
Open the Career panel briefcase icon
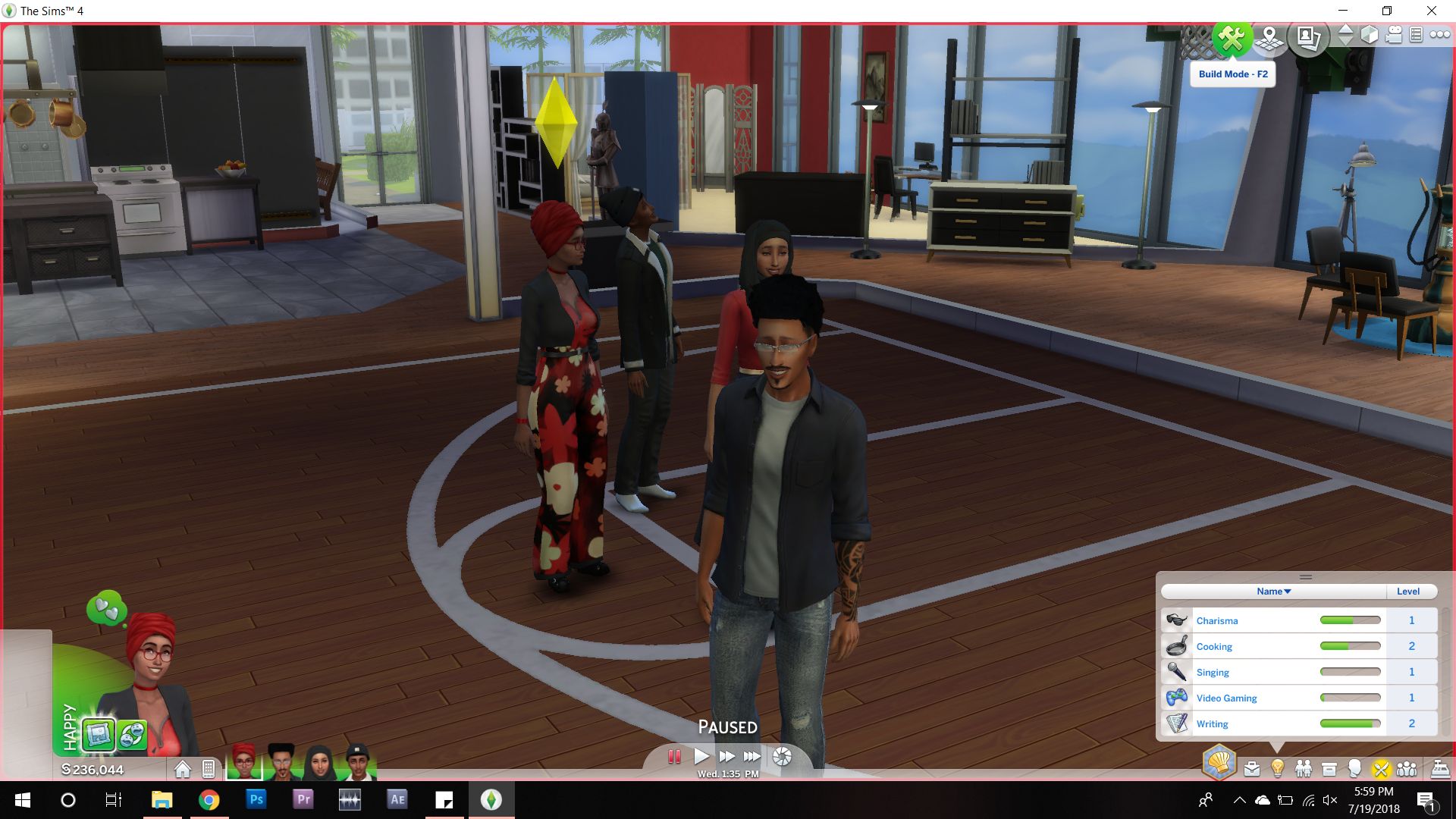pos(1252,768)
